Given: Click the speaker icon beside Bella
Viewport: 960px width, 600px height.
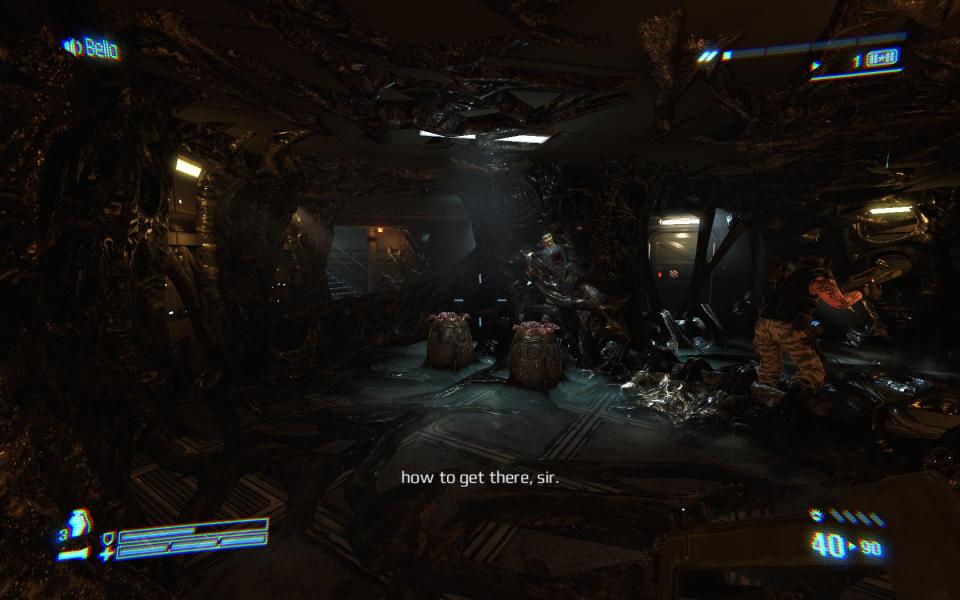Looking at the screenshot, I should click(71, 46).
